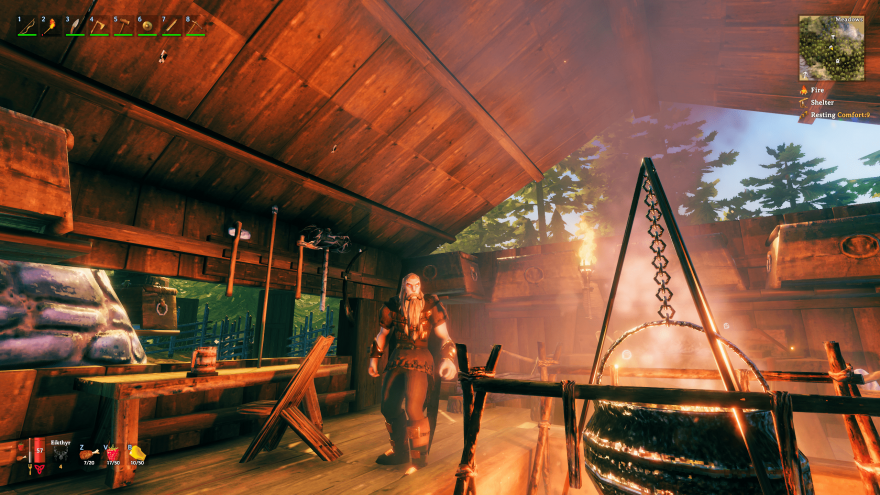Select the flint knife hotbar slot
Viewport: 880px width, 495px height.
pyautogui.click(x=75, y=26)
